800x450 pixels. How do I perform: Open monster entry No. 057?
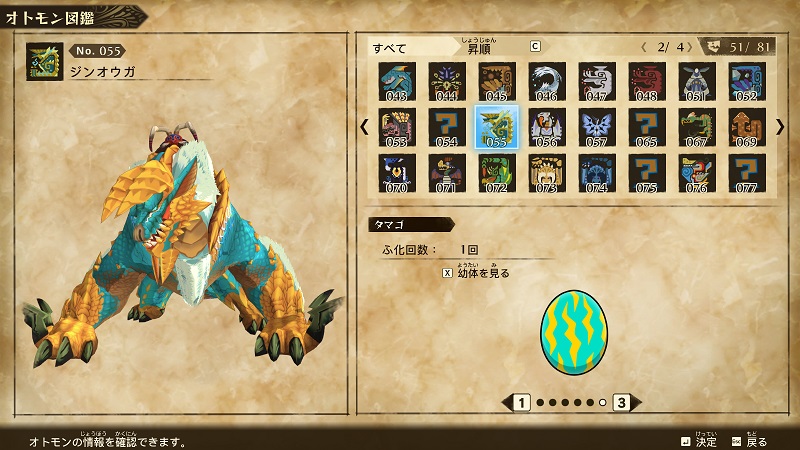(x=597, y=127)
